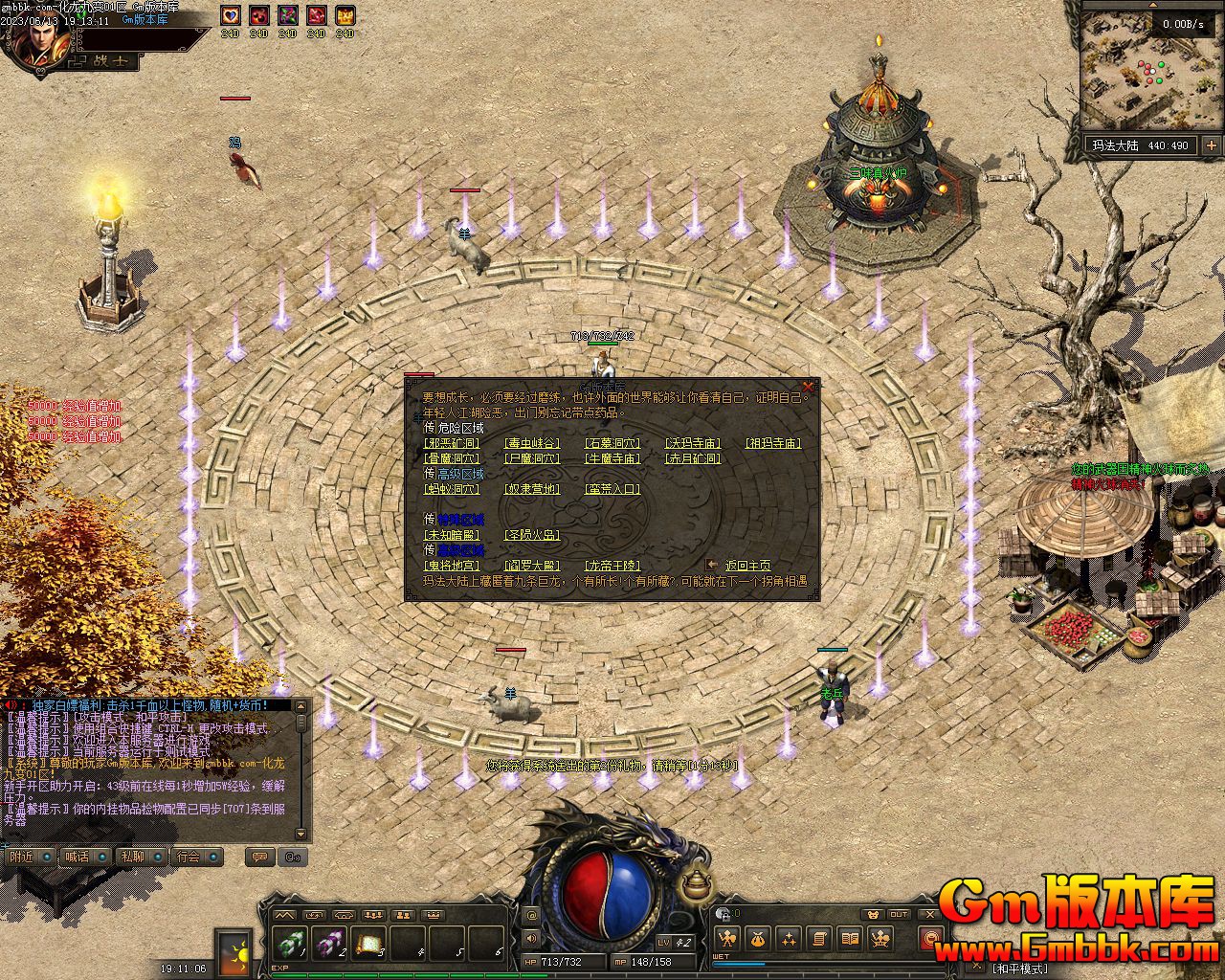Switch chat to the 附近 channel
The height and width of the screenshot is (980, 1225).
coord(21,857)
